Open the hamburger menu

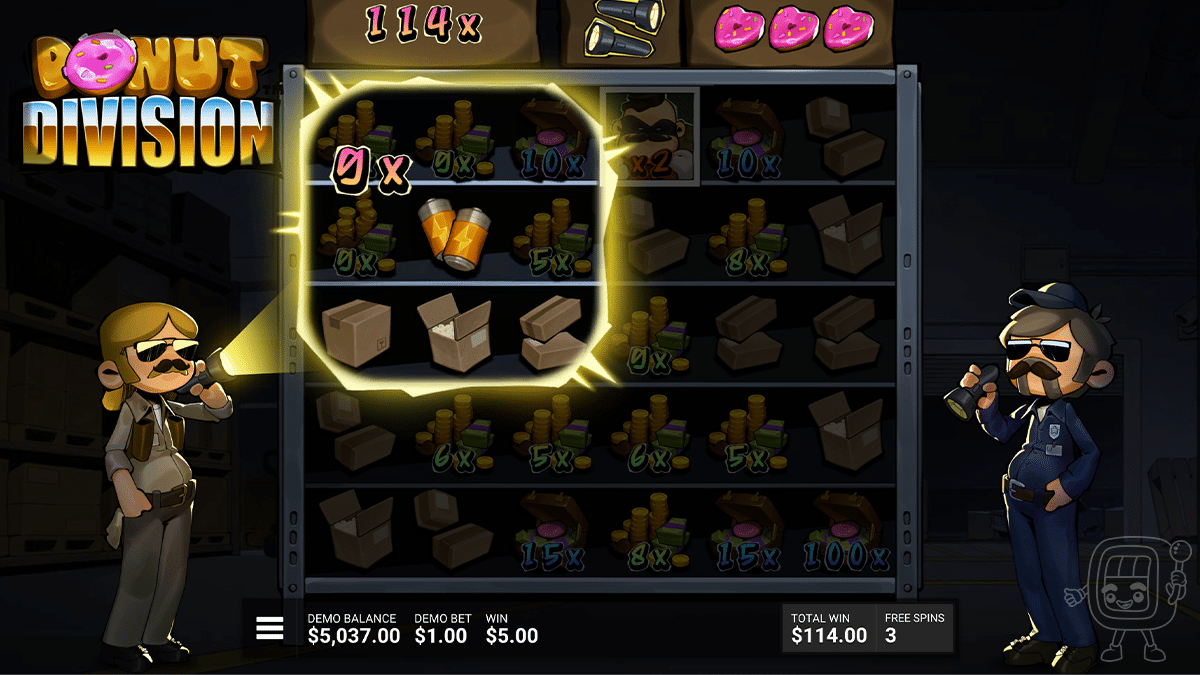tap(270, 628)
